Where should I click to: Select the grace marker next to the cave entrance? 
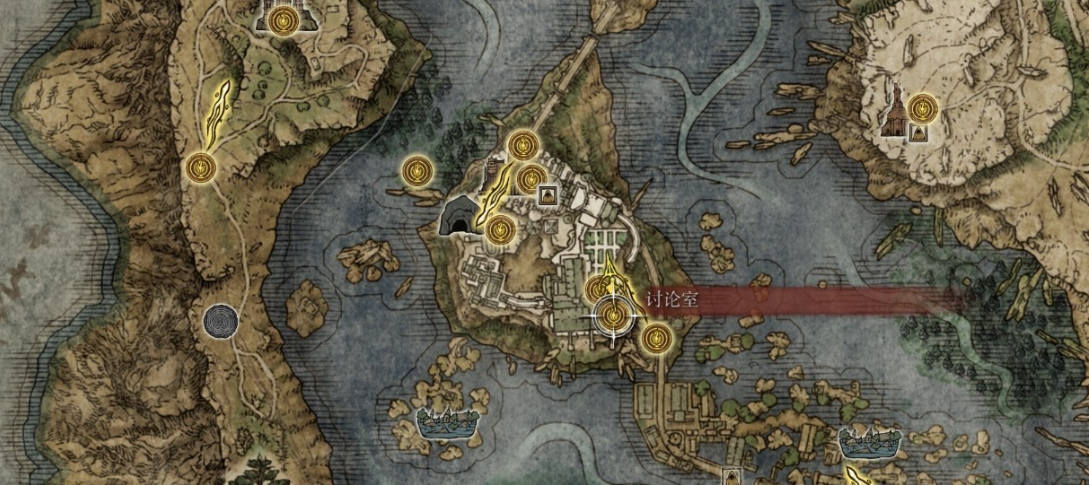tap(500, 230)
